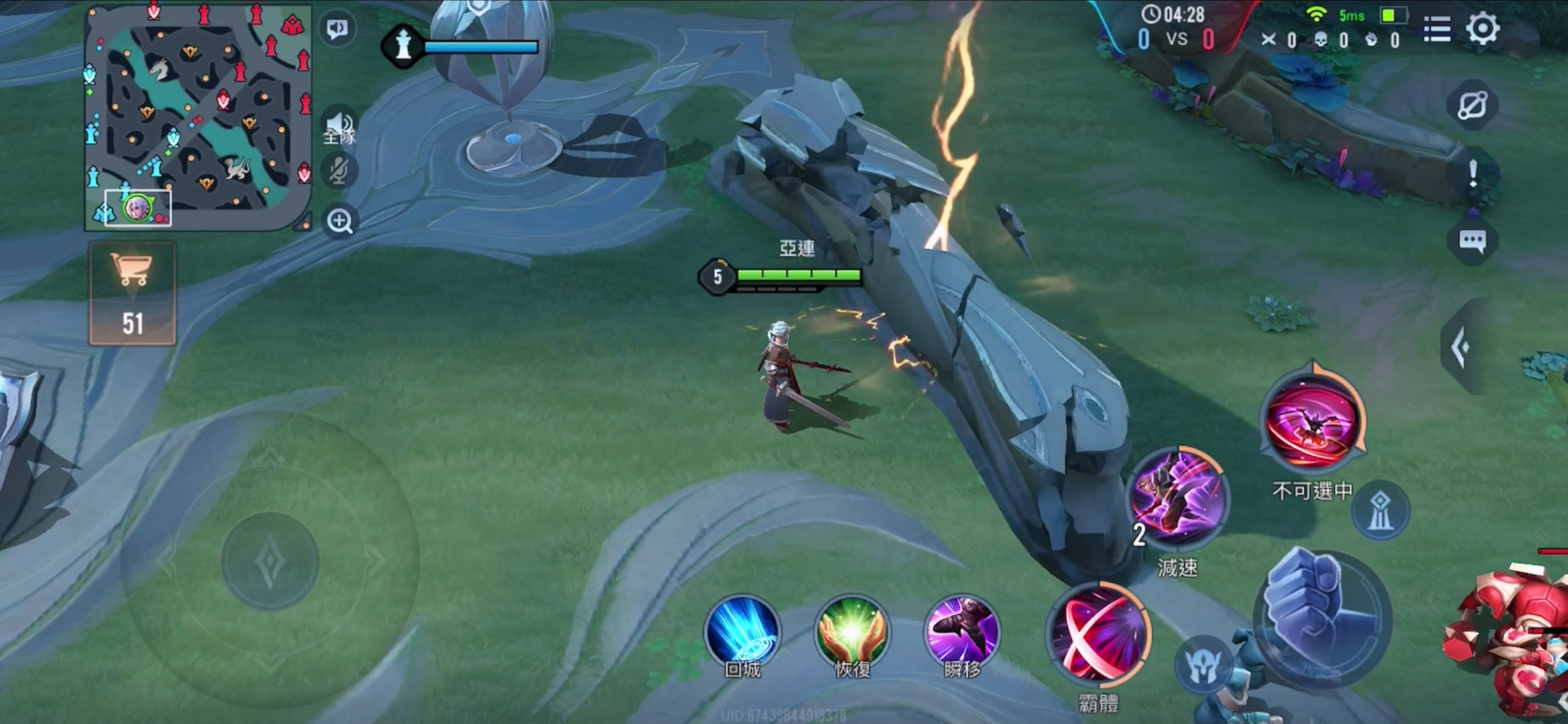Cast the 恢復 heal spell
This screenshot has height=724, width=1568.
click(852, 632)
